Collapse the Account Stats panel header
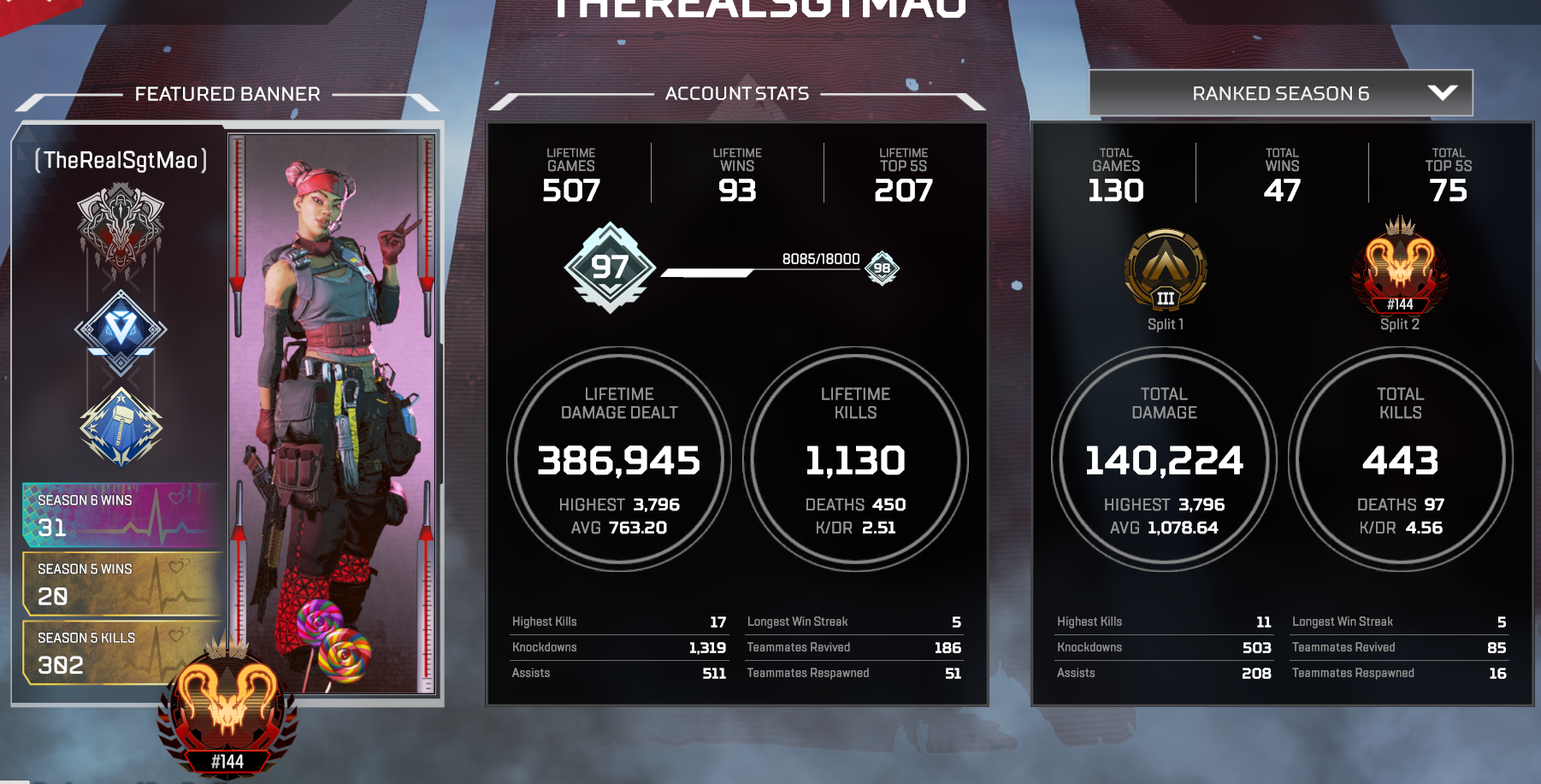Image resolution: width=1541 pixels, height=784 pixels. (738, 92)
